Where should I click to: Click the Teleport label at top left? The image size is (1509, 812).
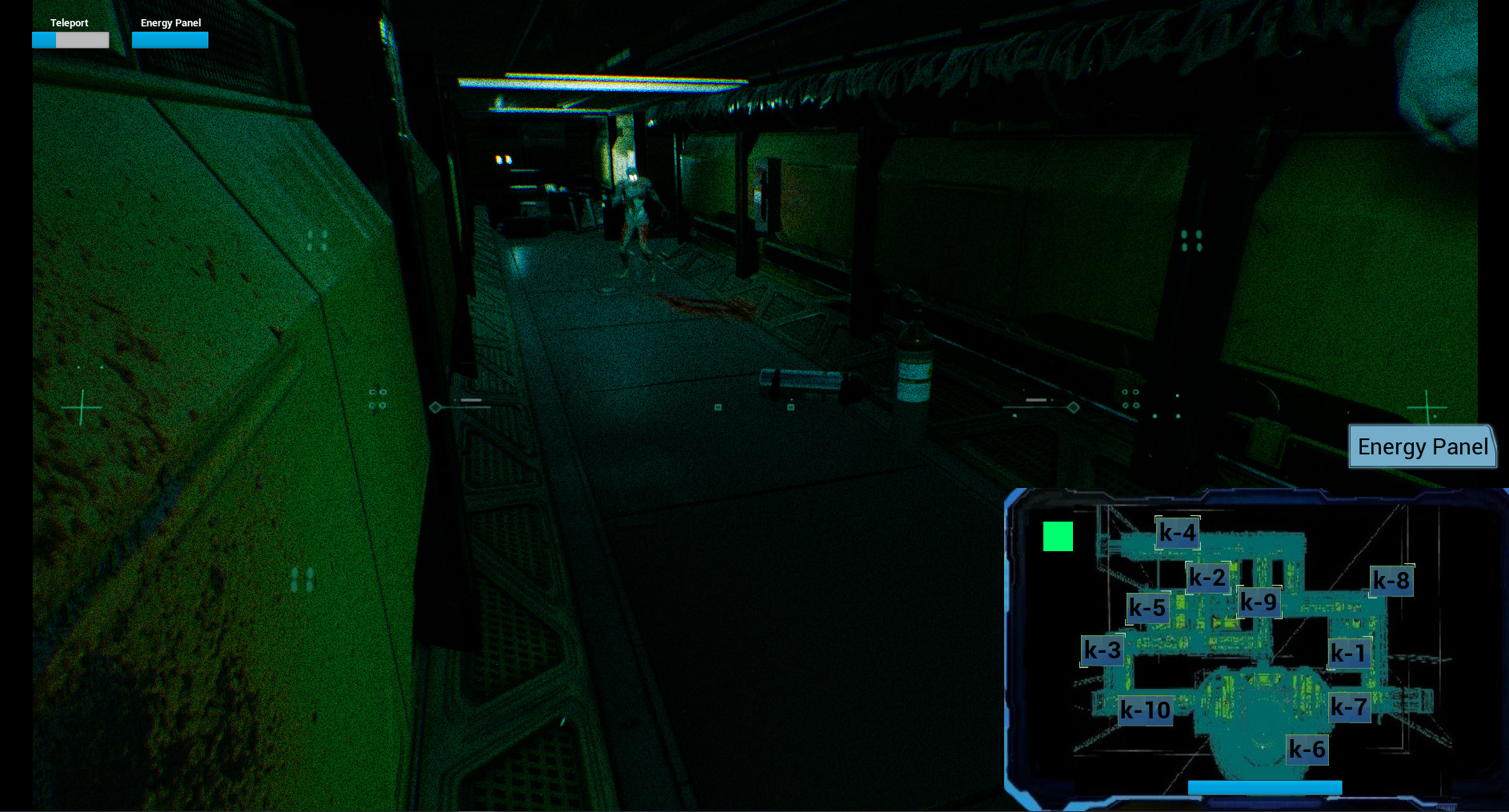pos(70,22)
